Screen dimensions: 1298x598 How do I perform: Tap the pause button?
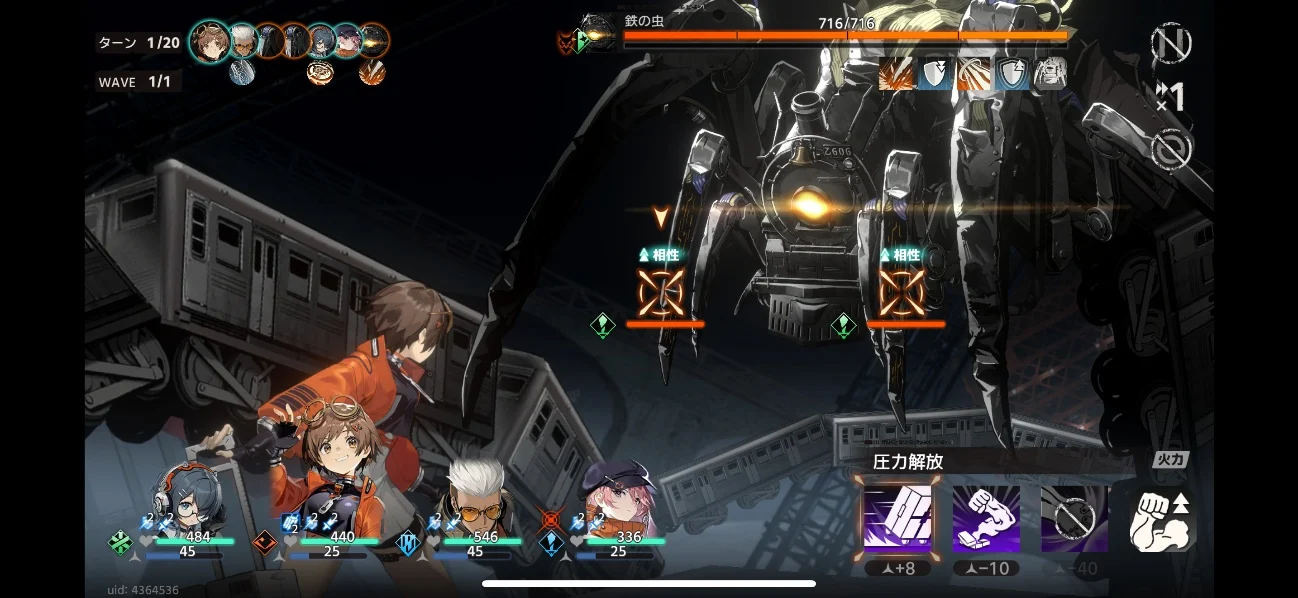coord(1170,44)
